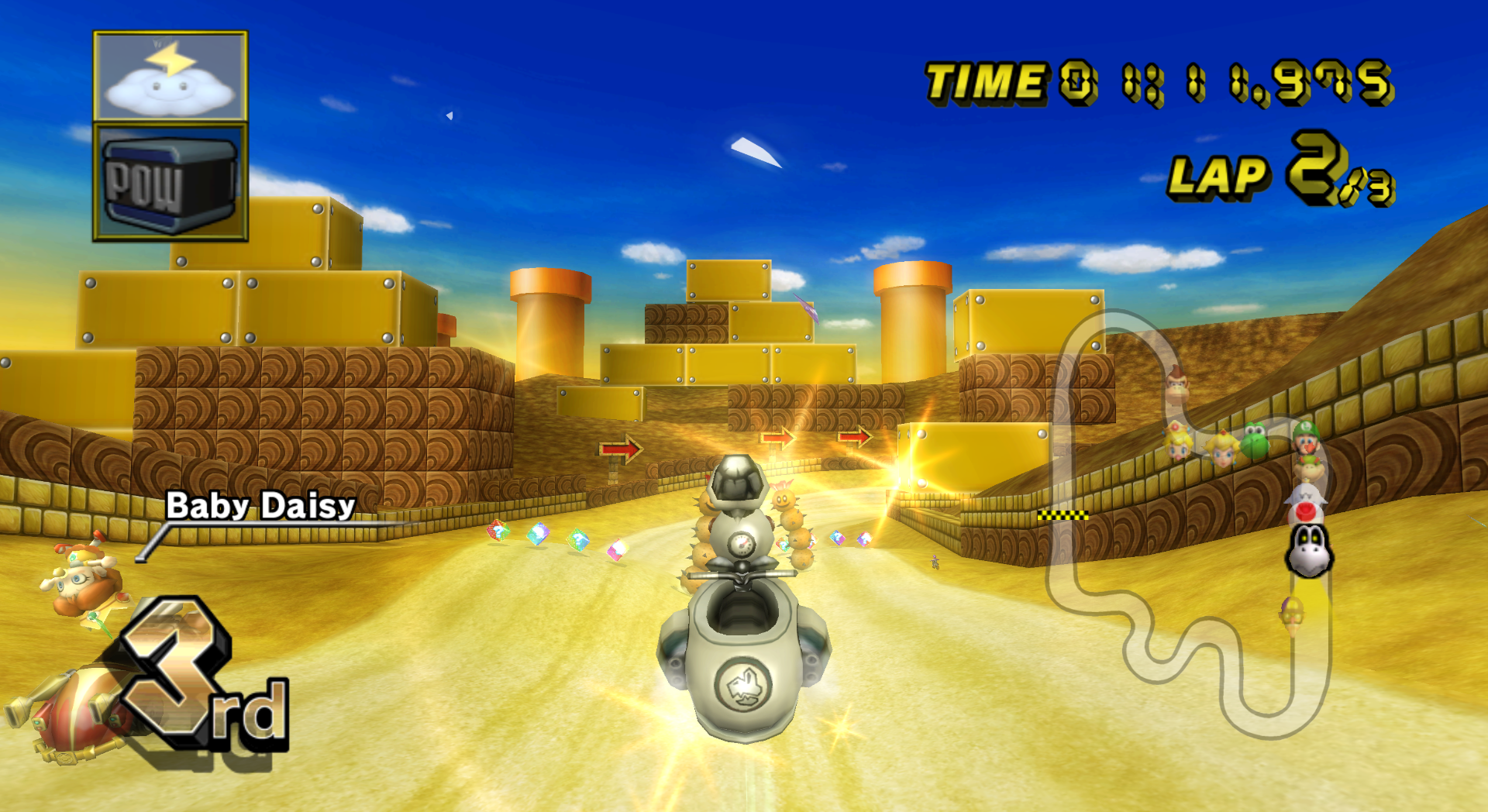1488x812 pixels.
Task: Select the Thundercloud item icon
Action: coord(172,74)
